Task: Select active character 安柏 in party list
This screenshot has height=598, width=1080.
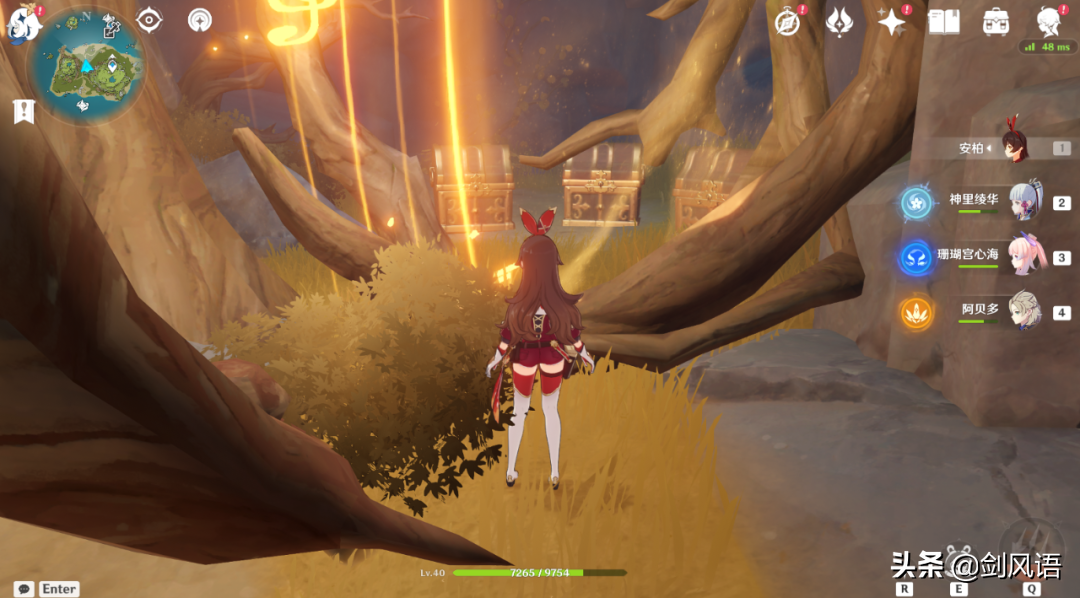Action: coord(1020,148)
